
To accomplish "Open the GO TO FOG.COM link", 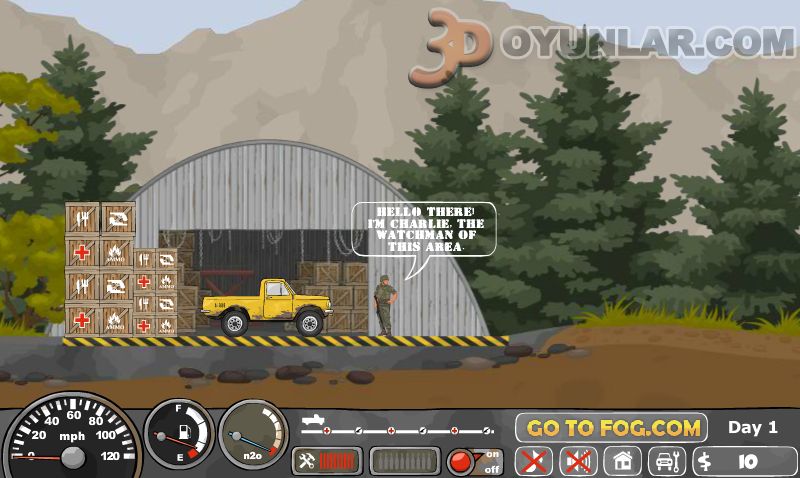I will [x=611, y=428].
